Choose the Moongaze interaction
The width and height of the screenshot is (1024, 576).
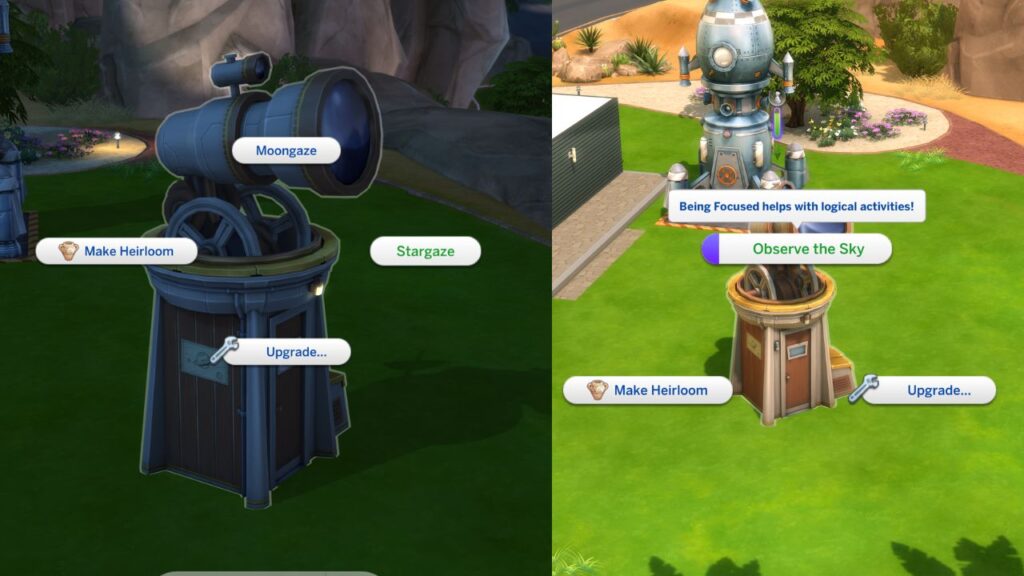(286, 150)
